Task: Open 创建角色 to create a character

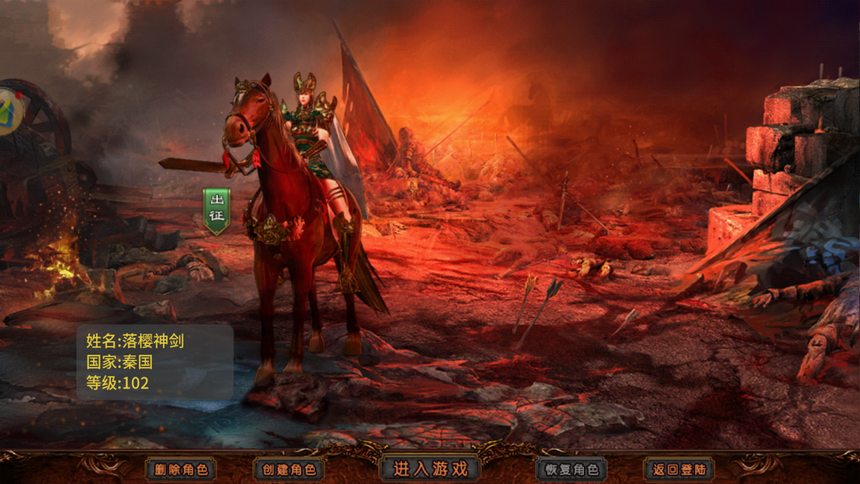Action: point(289,468)
